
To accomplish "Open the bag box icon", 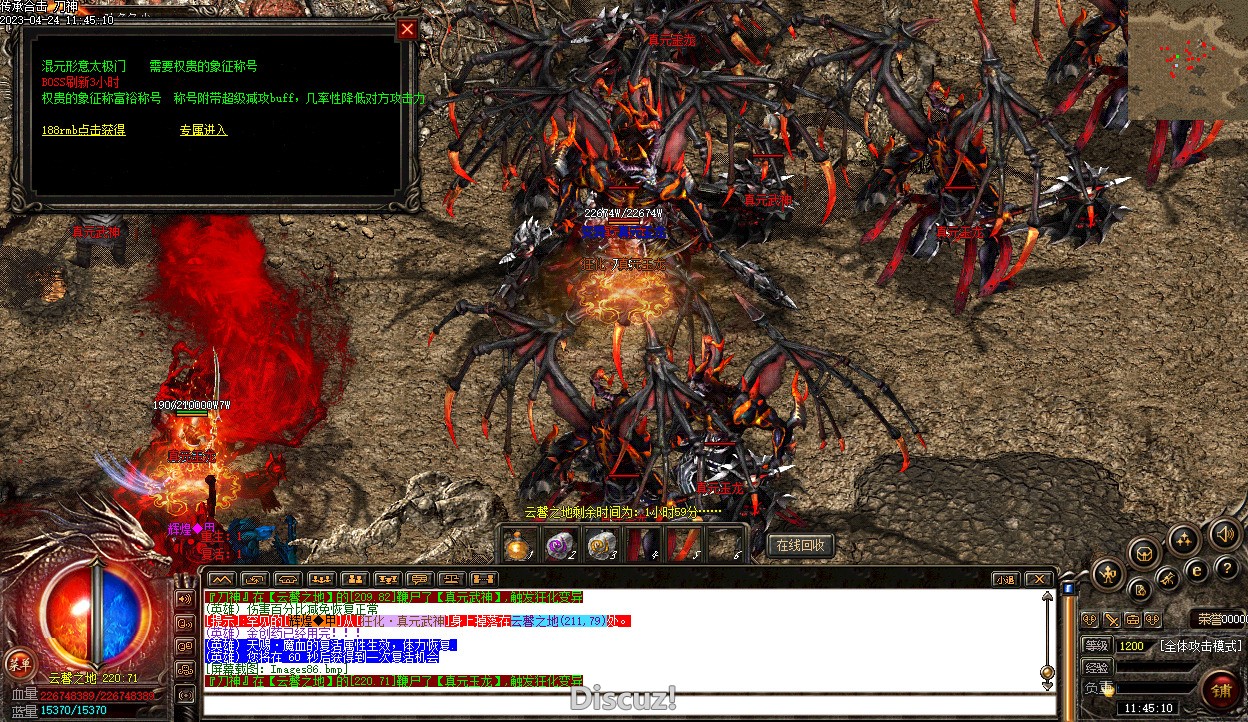I will pos(1143,552).
